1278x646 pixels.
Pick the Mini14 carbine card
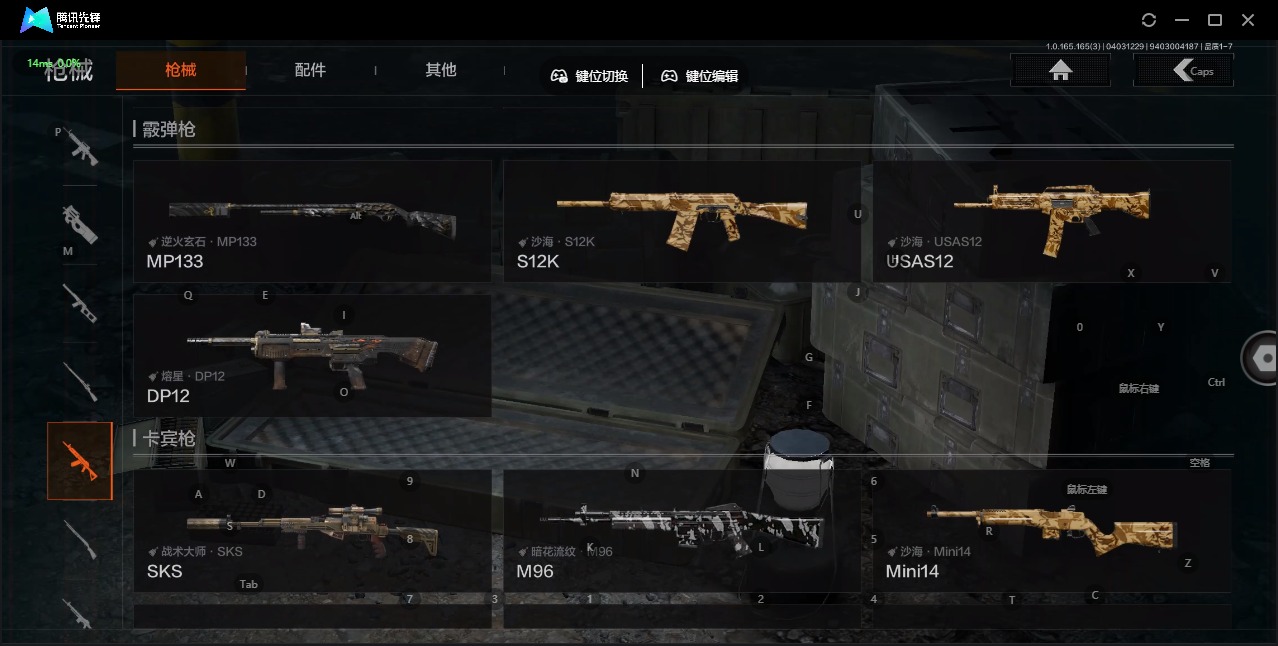pyautogui.click(x=1051, y=531)
